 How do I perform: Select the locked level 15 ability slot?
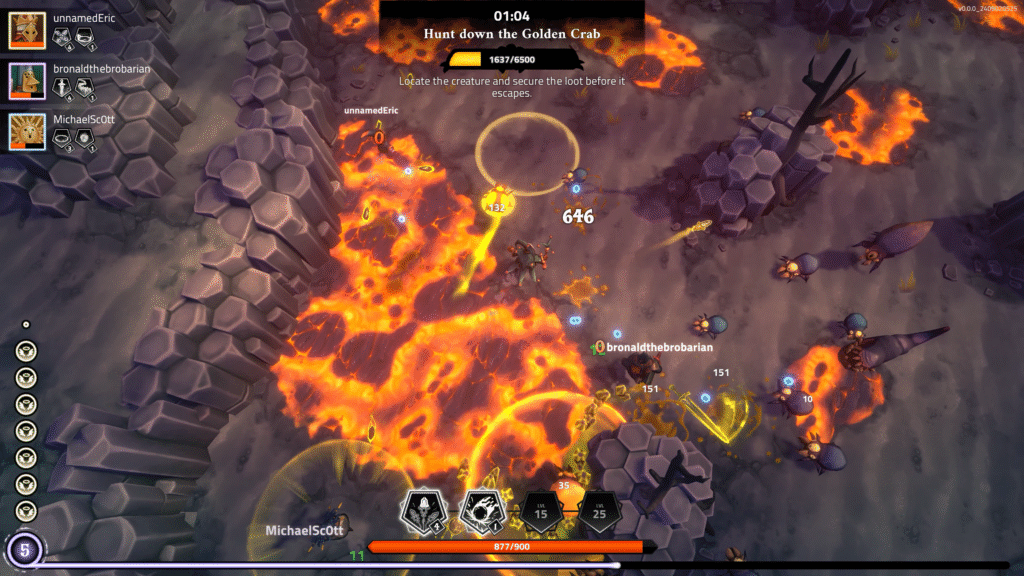(540, 512)
